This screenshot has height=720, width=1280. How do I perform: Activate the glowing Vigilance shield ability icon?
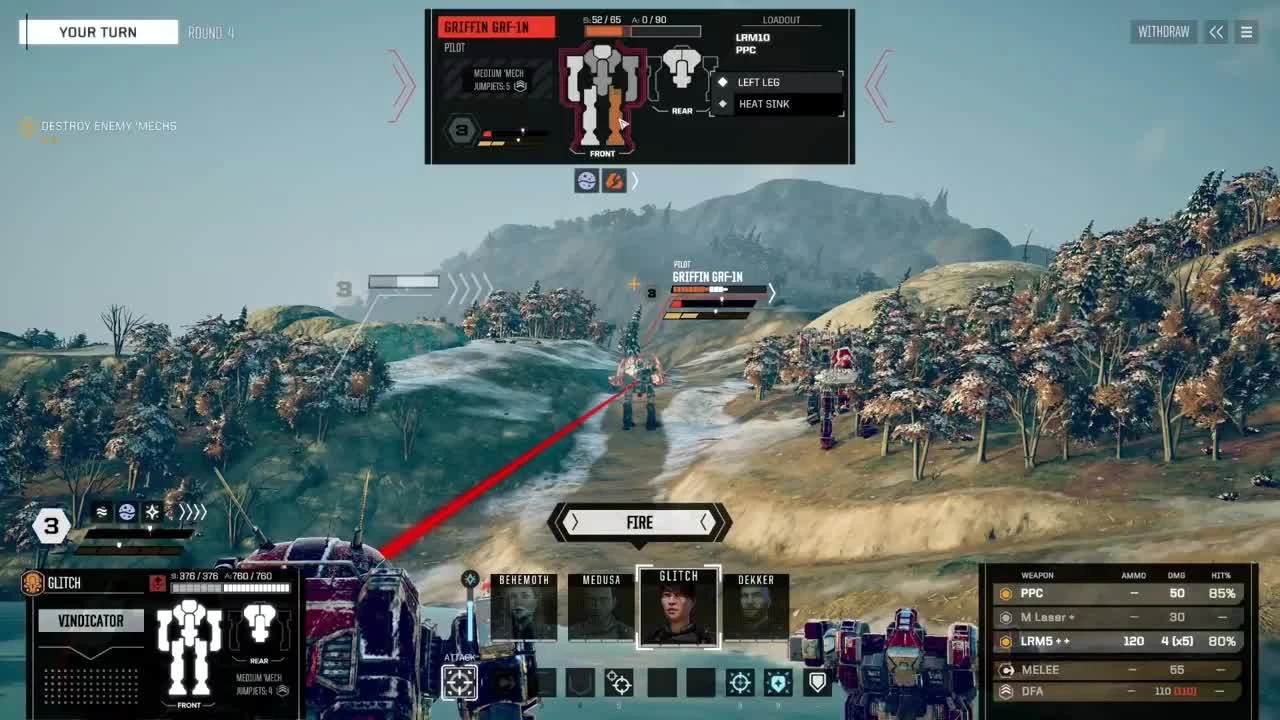click(777, 682)
